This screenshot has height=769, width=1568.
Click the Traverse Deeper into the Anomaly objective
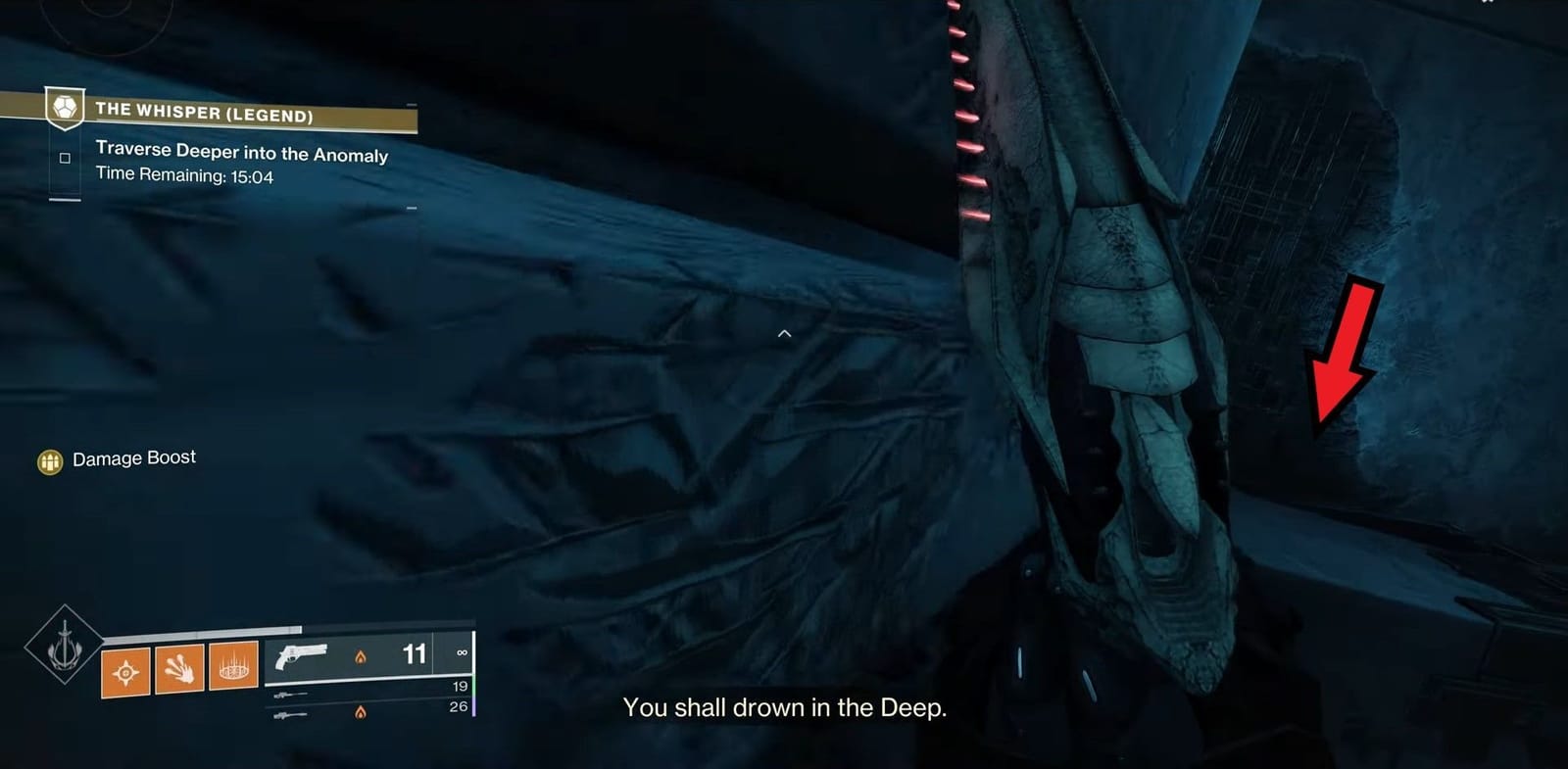tap(241, 154)
